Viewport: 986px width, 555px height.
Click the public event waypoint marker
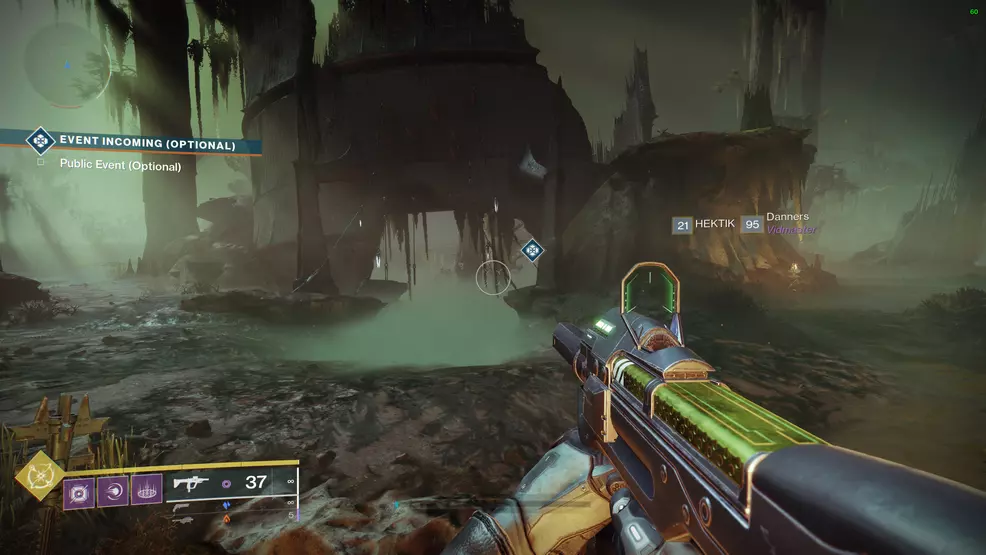tap(532, 249)
